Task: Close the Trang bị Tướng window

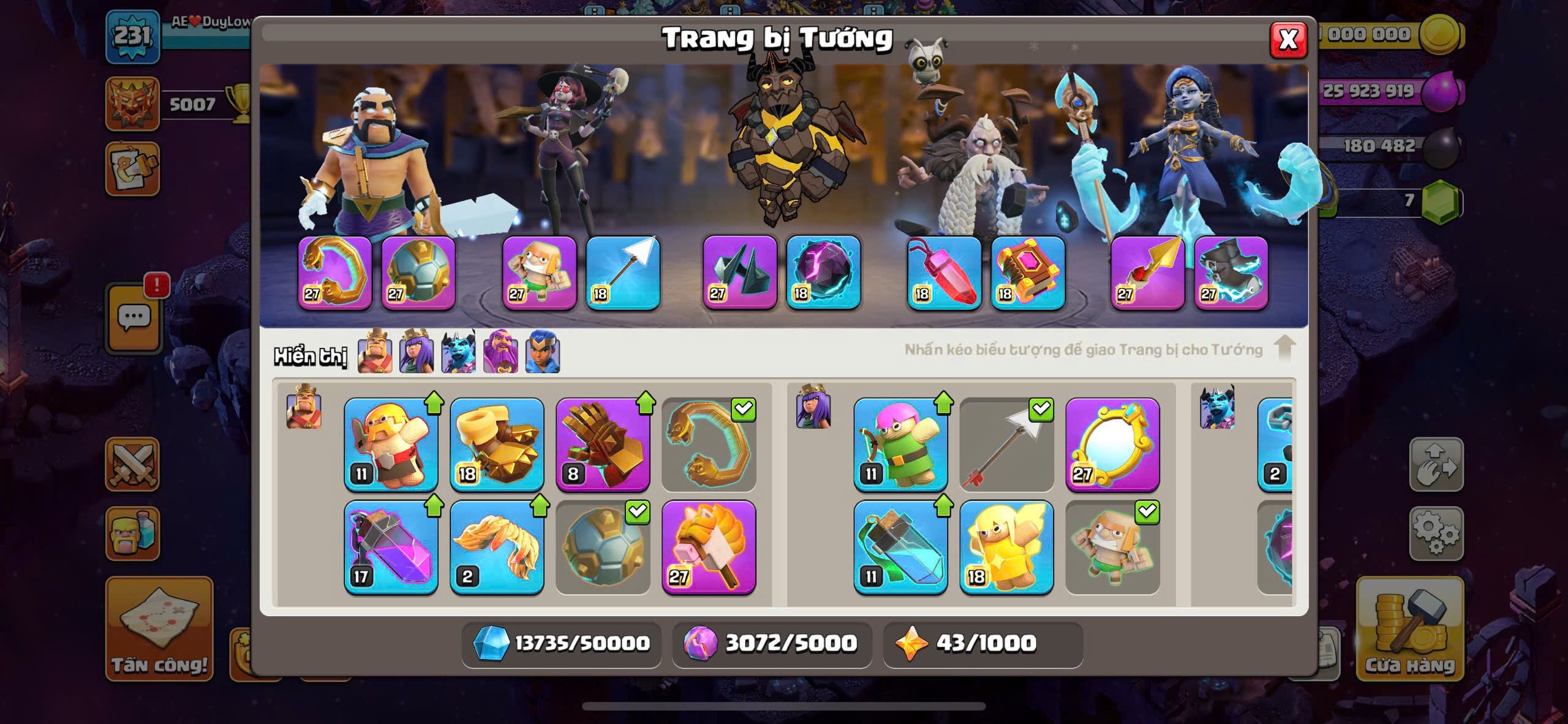Action: point(1287,40)
